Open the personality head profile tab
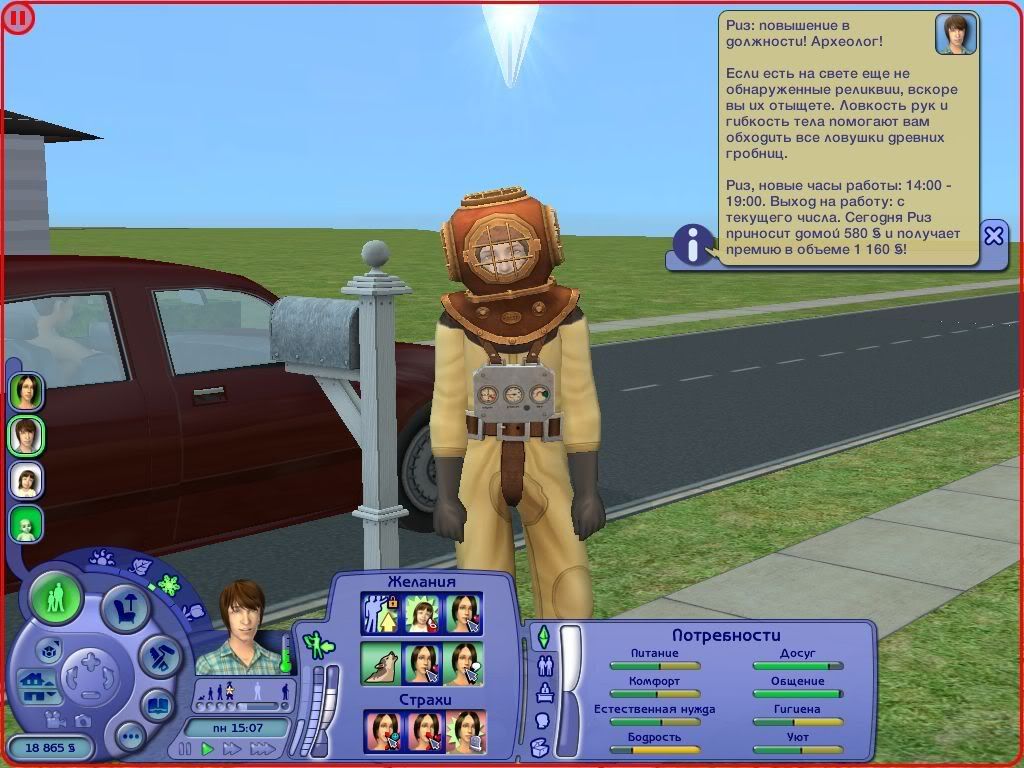Image resolution: width=1024 pixels, height=768 pixels. coord(544,719)
